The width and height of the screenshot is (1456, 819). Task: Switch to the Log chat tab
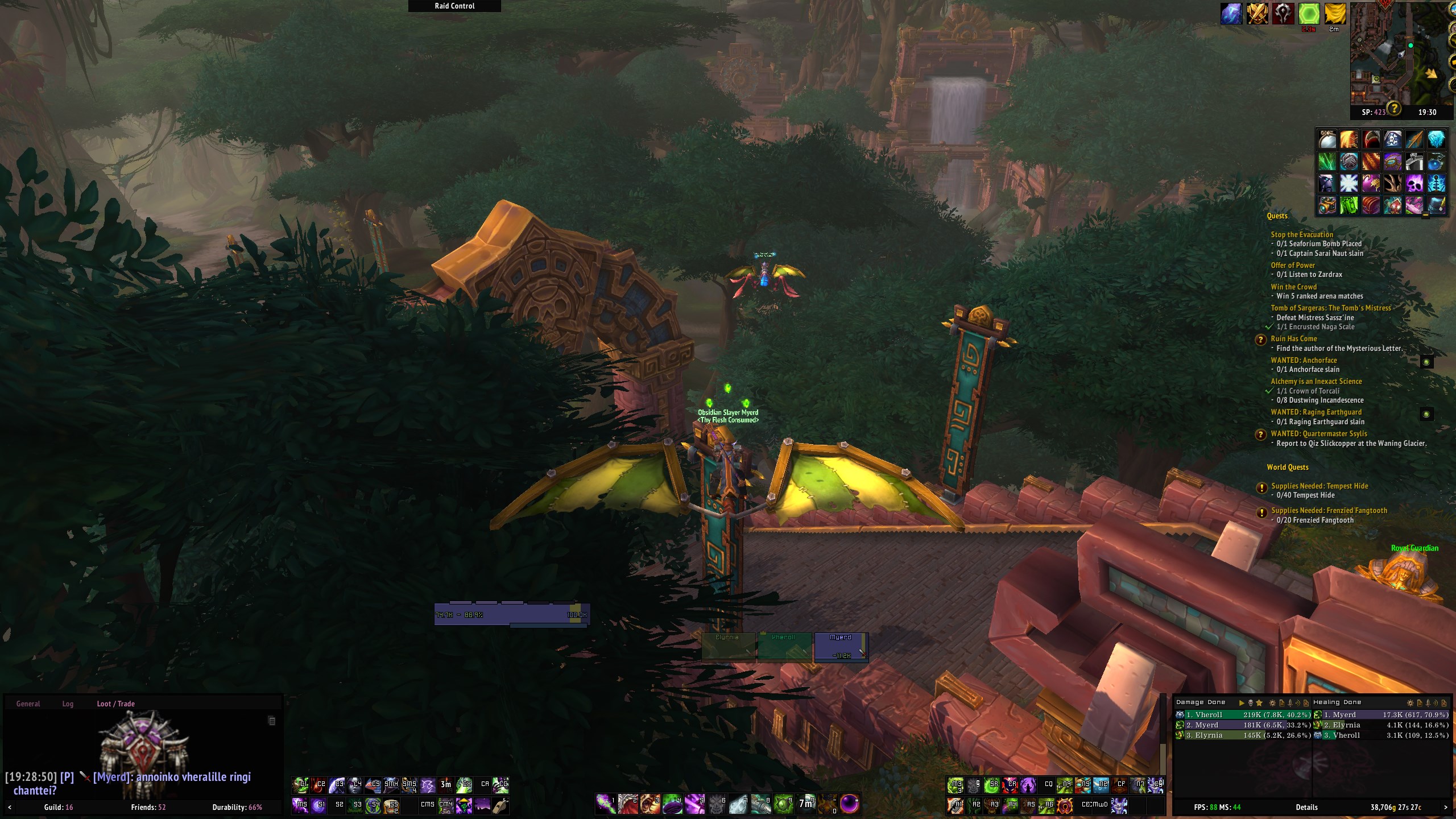[x=68, y=704]
